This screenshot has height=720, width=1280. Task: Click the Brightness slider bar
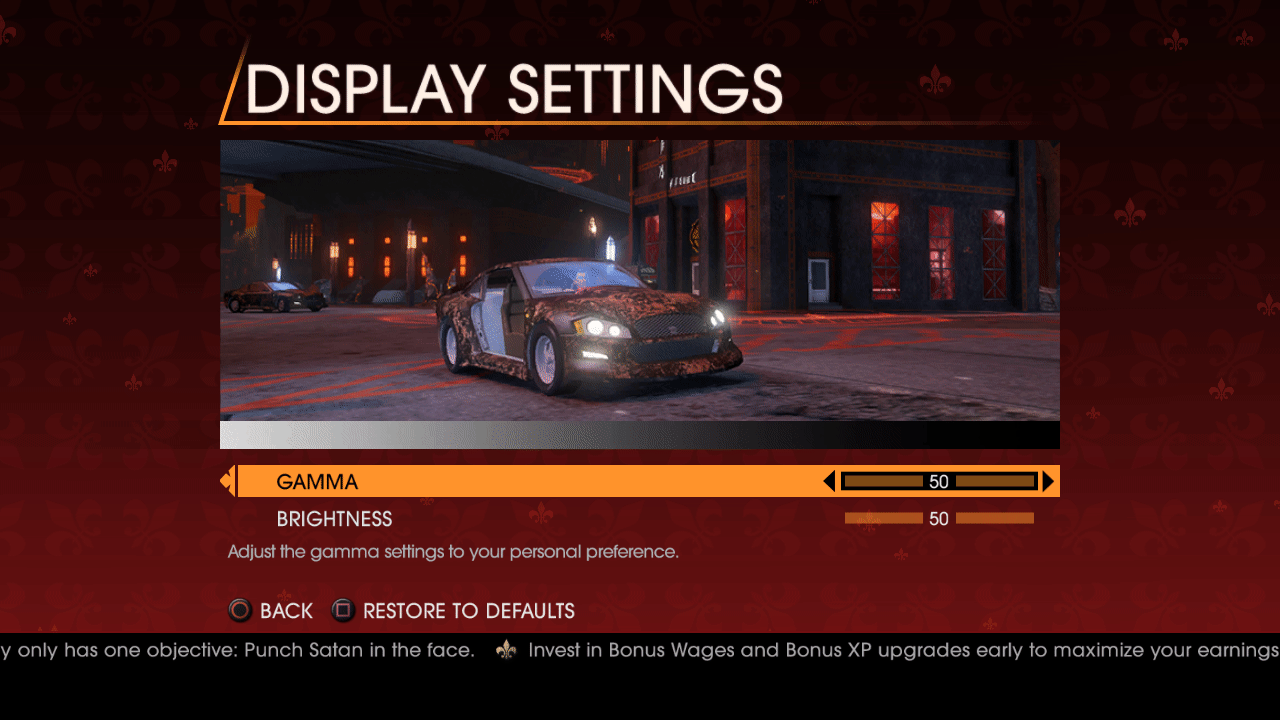point(938,519)
